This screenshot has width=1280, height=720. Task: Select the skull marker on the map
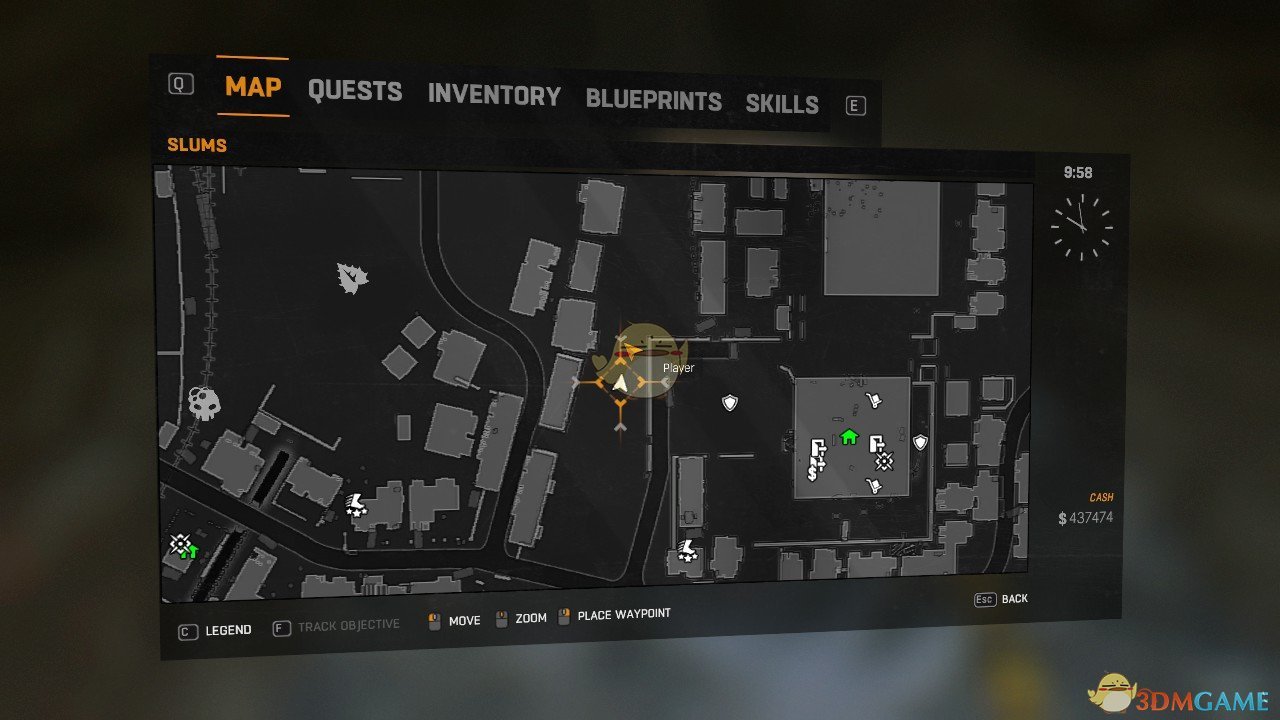click(x=204, y=404)
